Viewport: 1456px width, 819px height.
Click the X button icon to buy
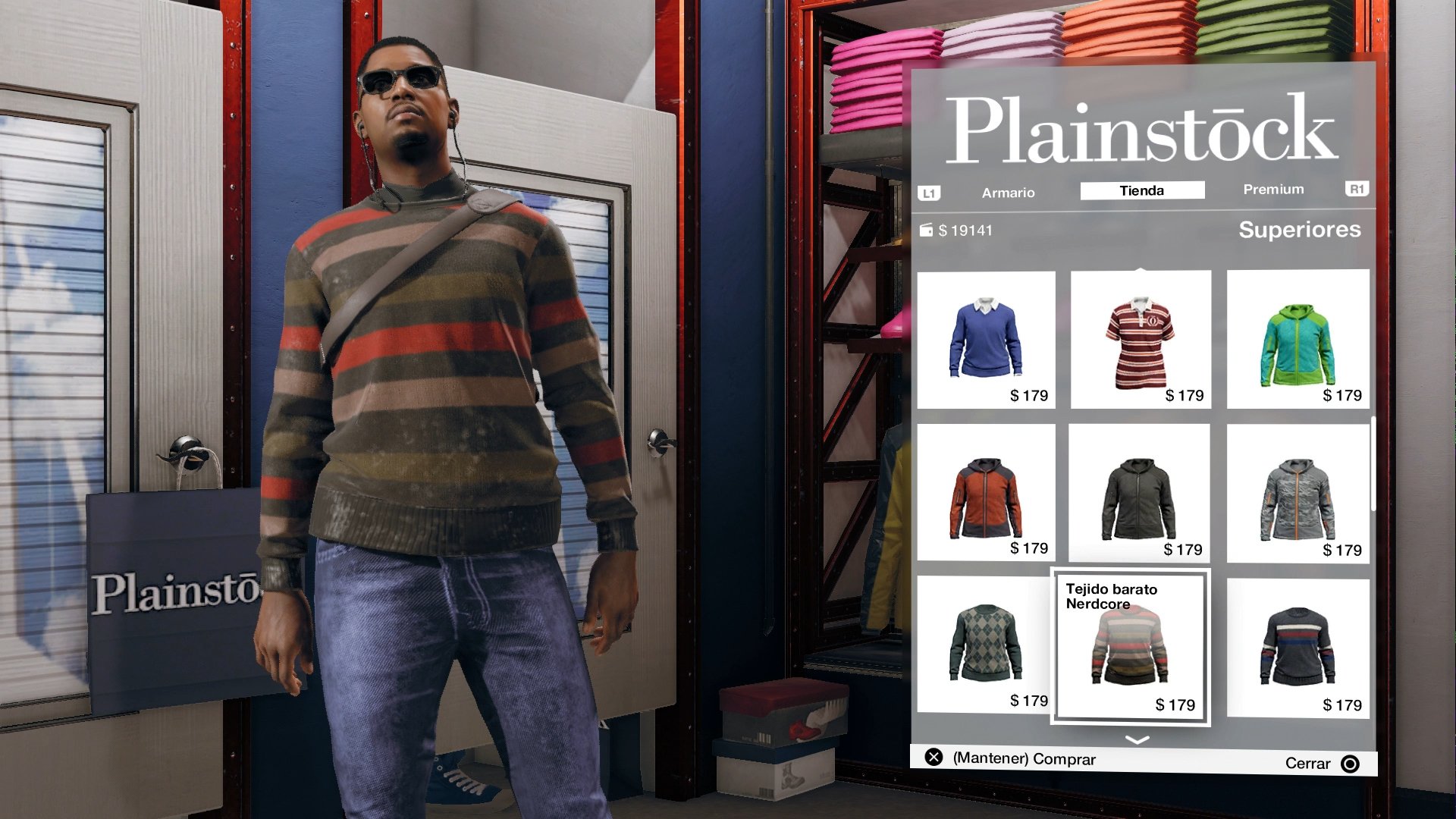(x=936, y=758)
